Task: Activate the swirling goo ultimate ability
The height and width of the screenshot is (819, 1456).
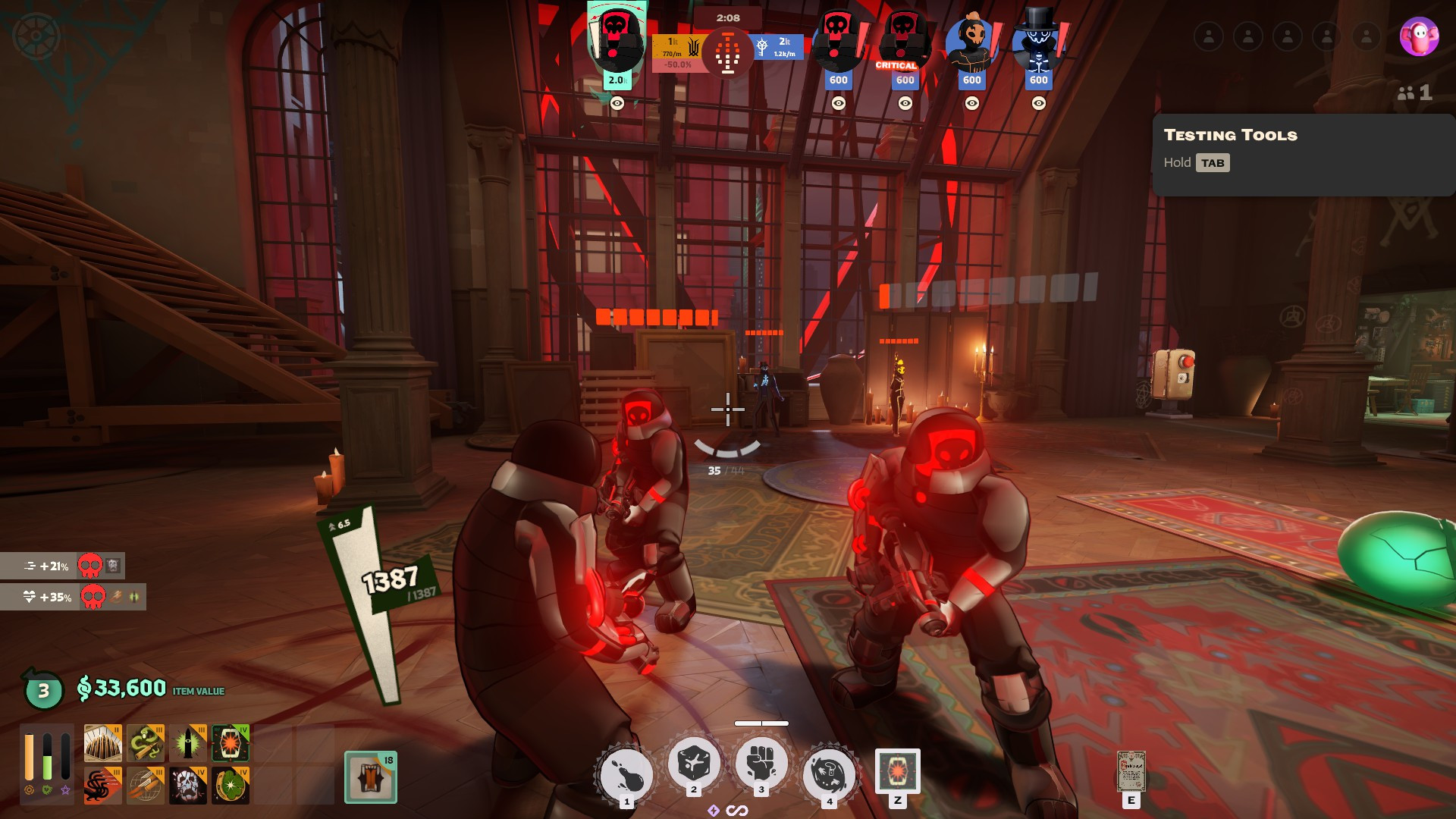Action: pos(829,774)
